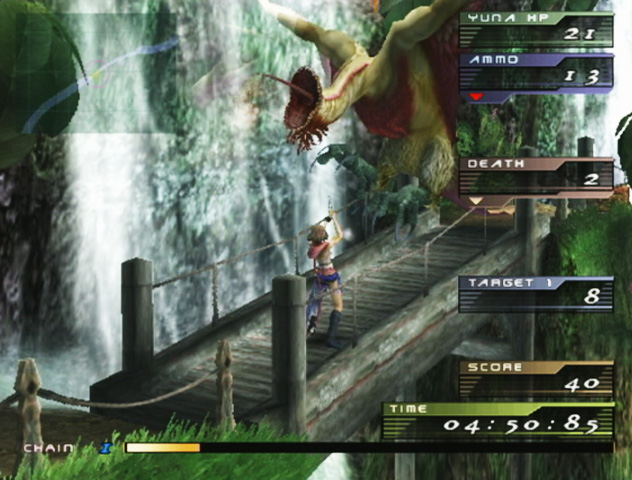Select the Death ammo type panel
Screen dimensions: 632x480
(535, 176)
